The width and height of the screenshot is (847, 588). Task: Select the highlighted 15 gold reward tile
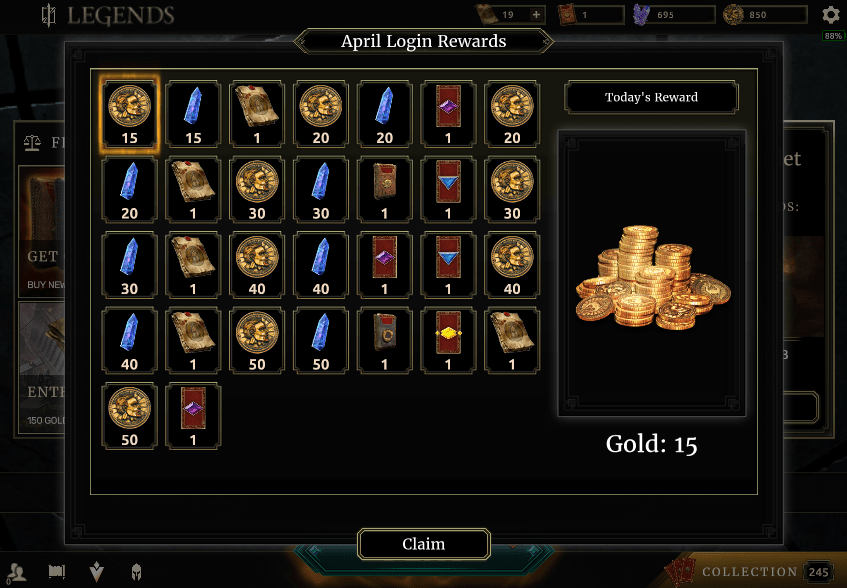129,113
